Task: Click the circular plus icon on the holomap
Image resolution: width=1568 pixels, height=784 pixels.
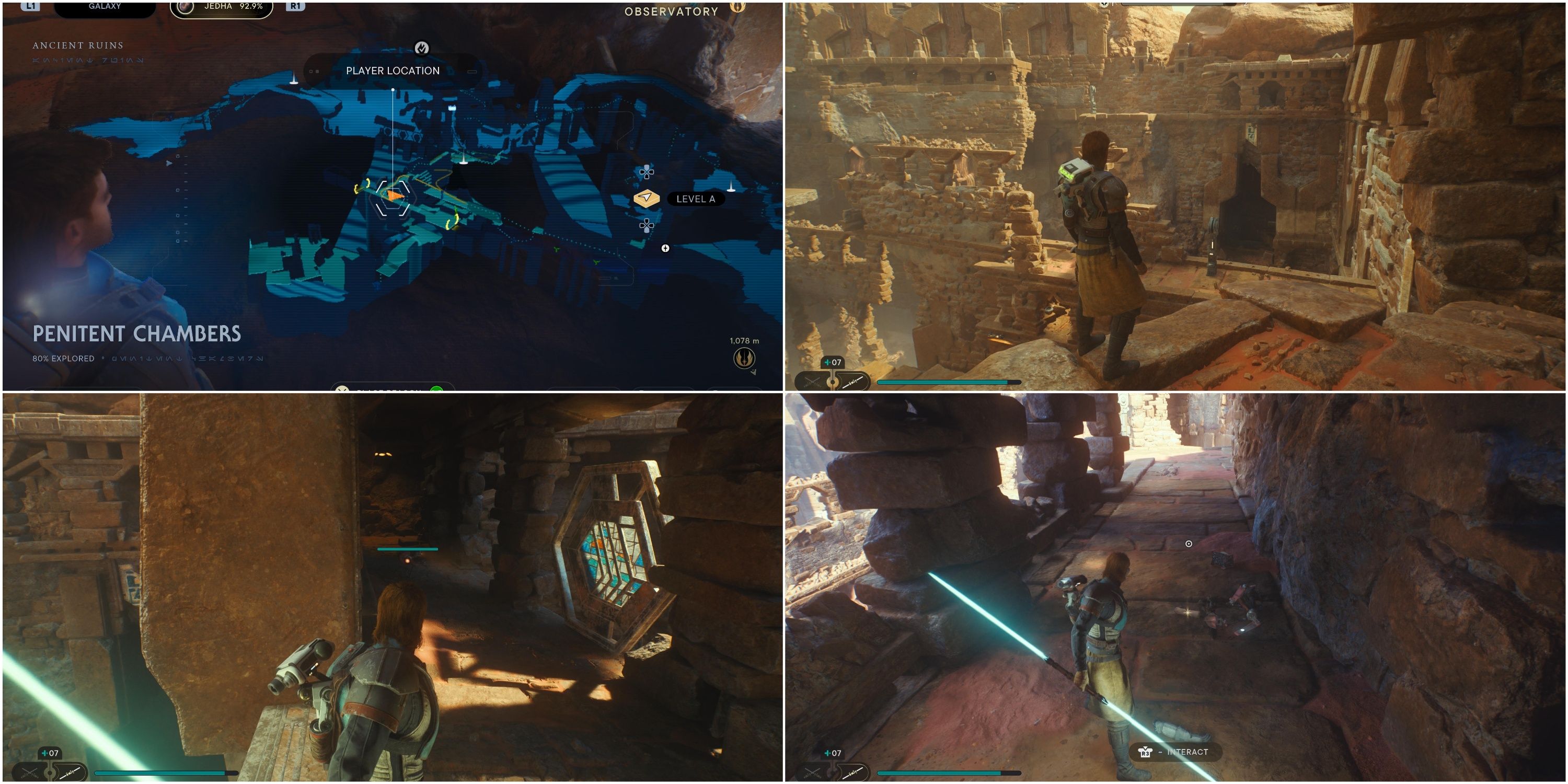Action: point(666,249)
